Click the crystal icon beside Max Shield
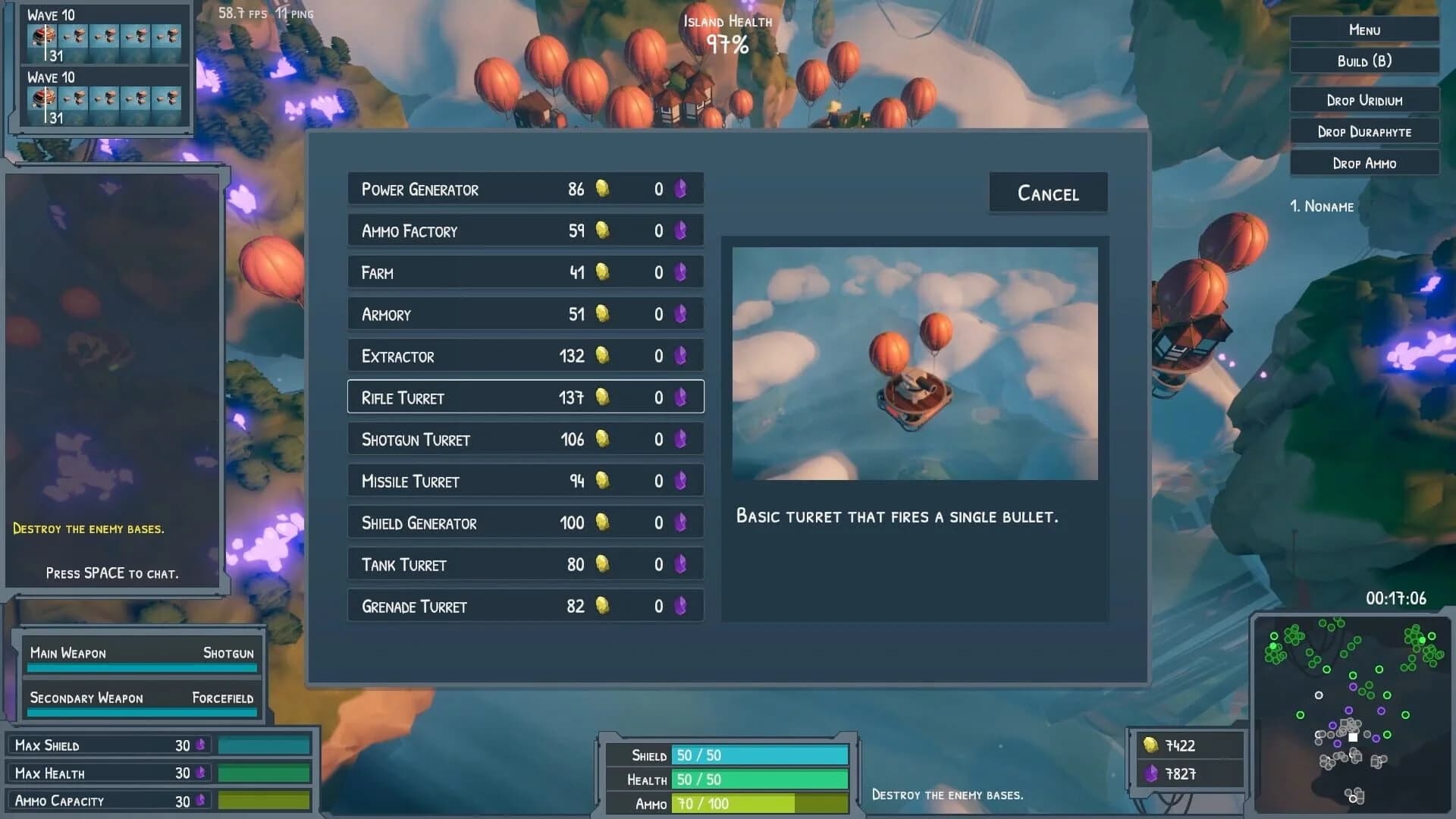 pos(199,745)
